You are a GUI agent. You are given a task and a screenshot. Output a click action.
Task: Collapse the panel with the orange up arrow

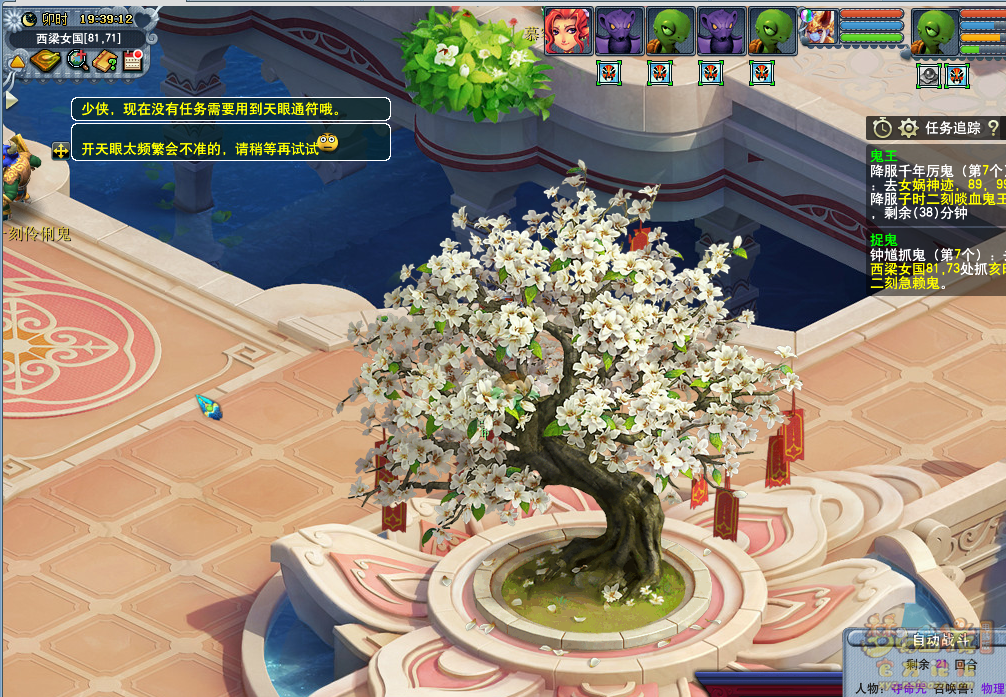[x=17, y=62]
